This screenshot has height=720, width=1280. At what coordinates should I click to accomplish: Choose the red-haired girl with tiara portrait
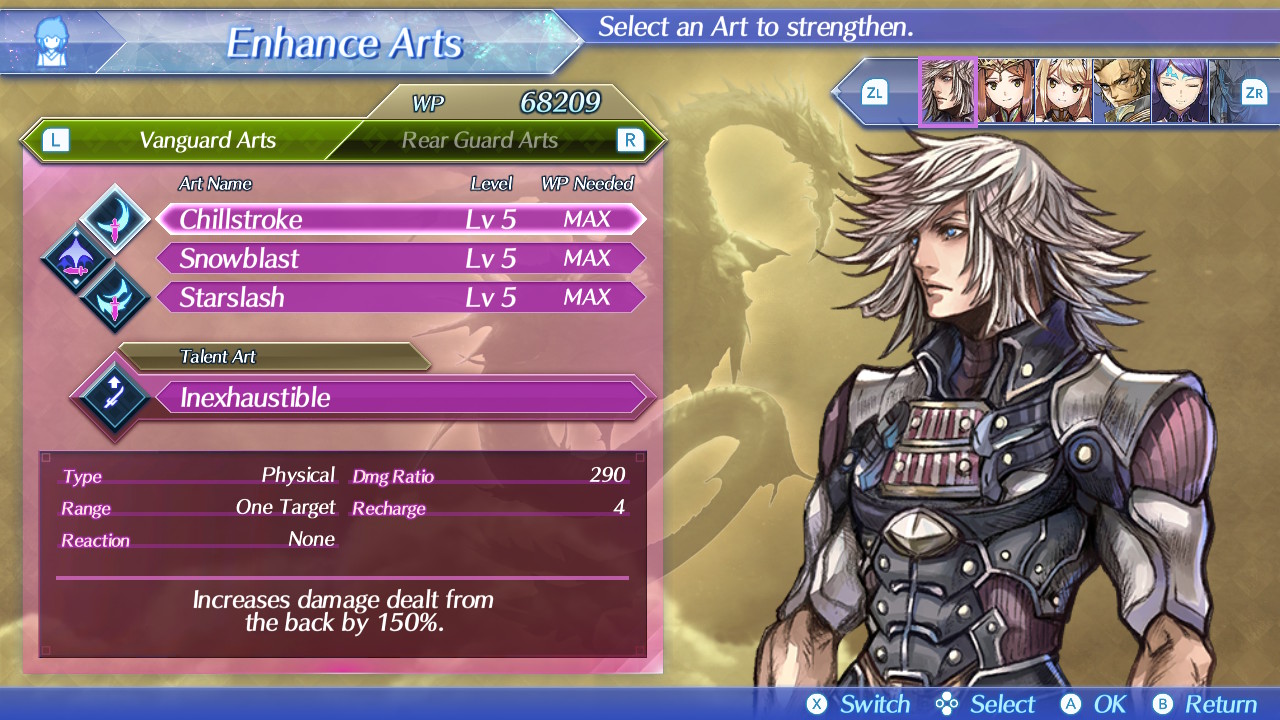1006,92
